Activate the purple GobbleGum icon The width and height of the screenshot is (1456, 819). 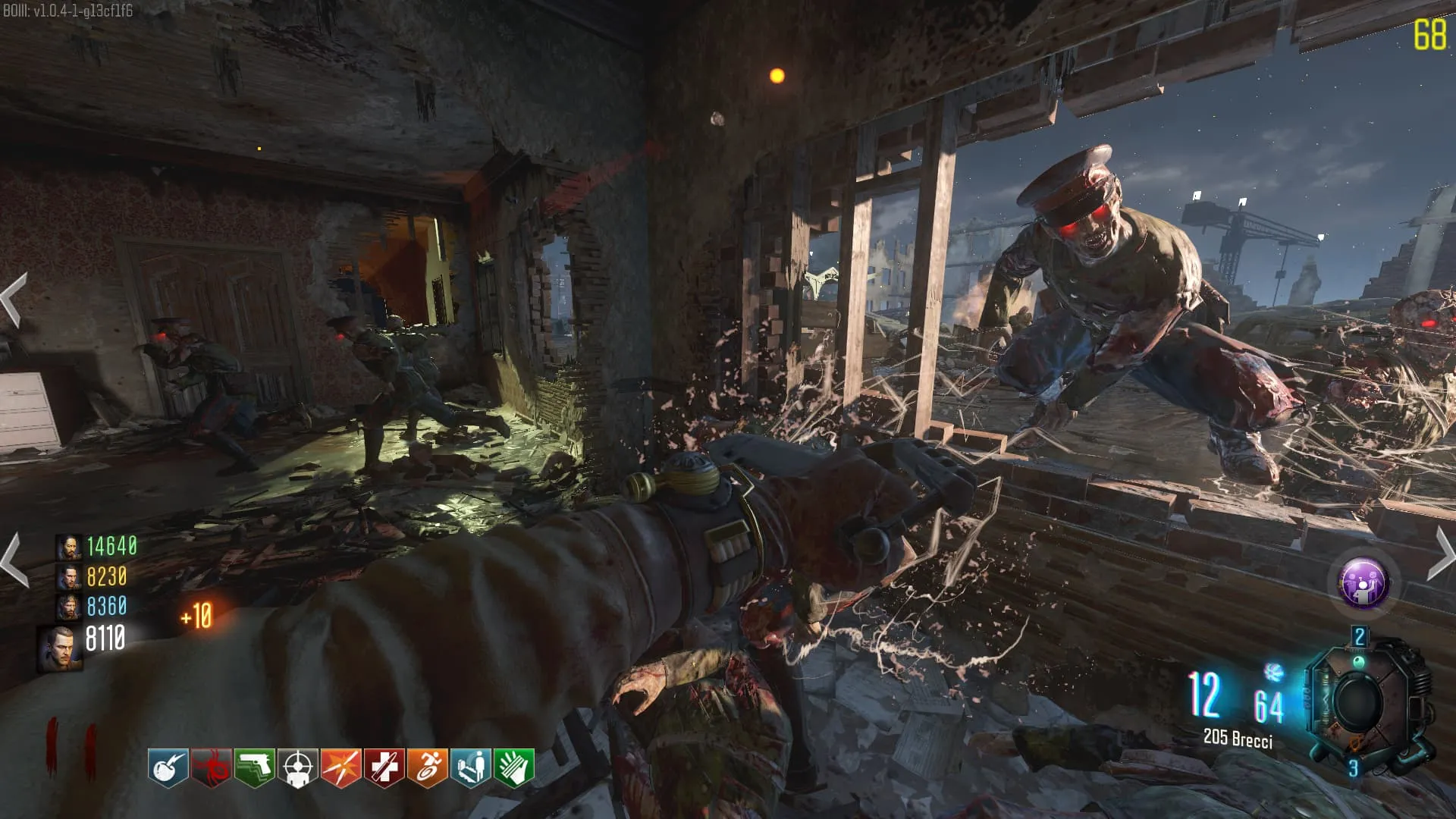(1363, 583)
